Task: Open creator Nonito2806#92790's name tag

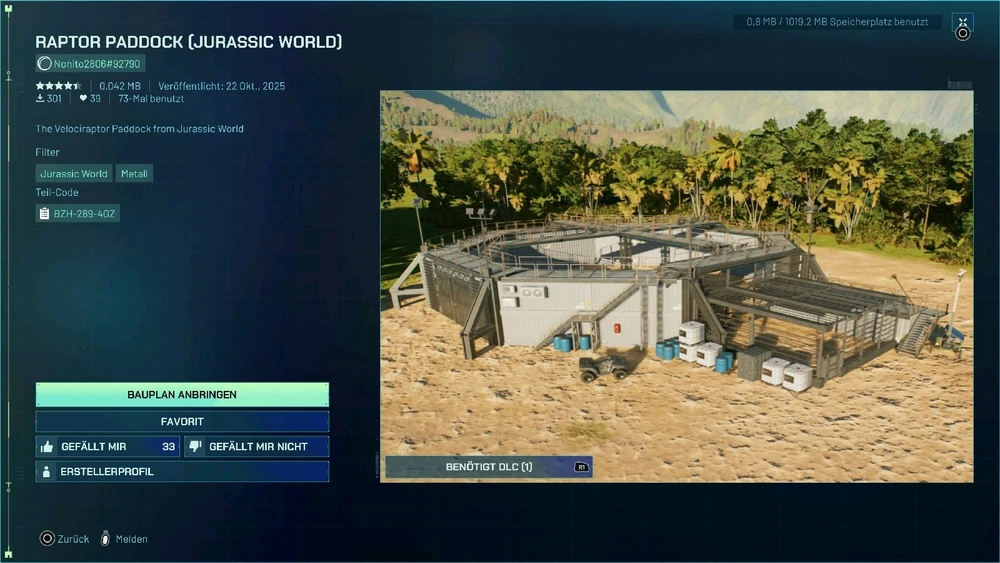Action: [x=90, y=64]
